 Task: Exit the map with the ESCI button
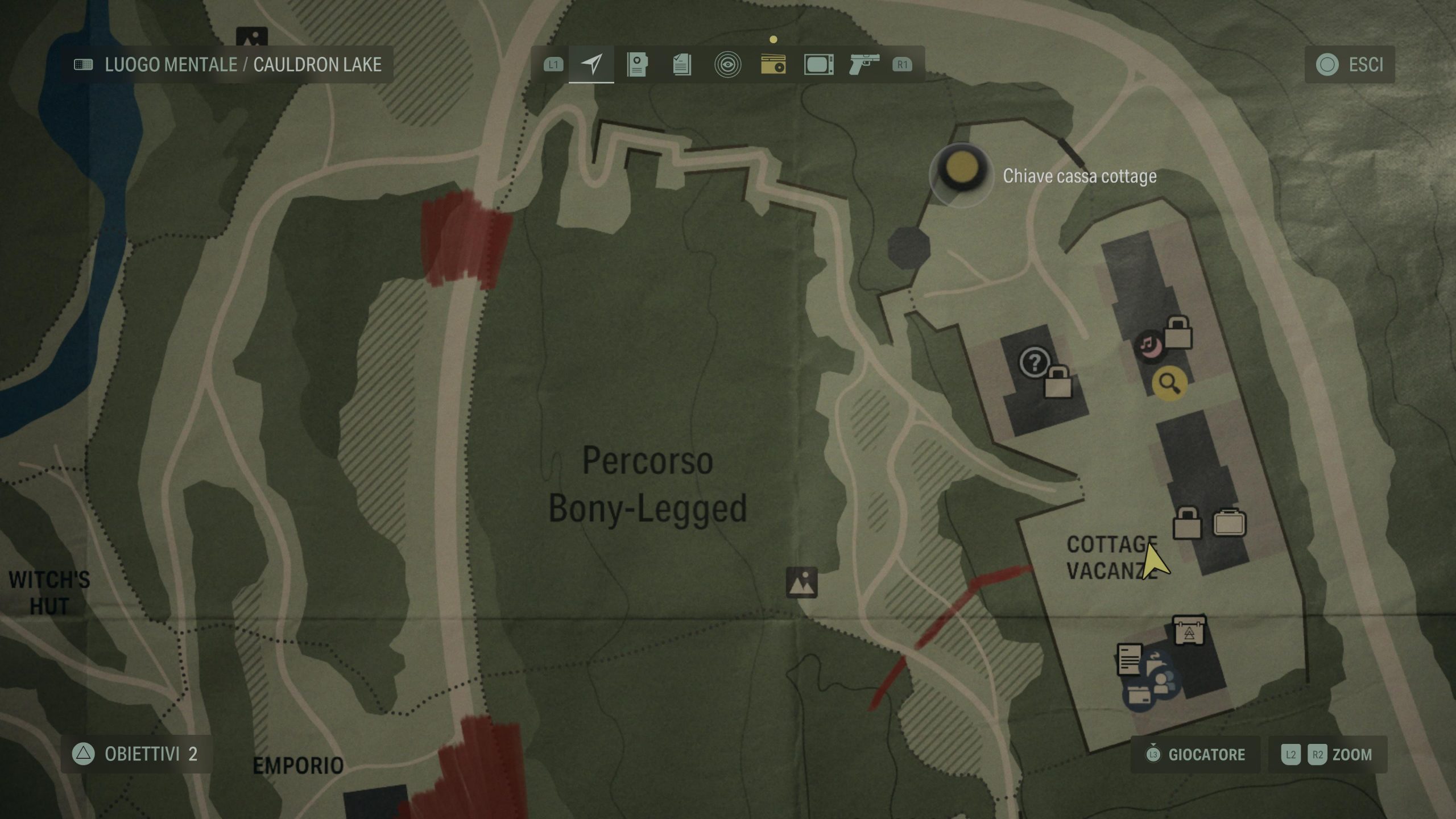1350,64
